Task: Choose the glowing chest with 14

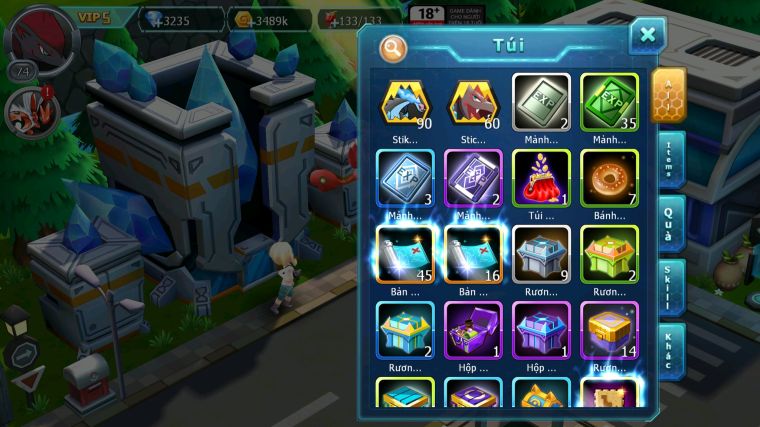Action: coord(609,329)
